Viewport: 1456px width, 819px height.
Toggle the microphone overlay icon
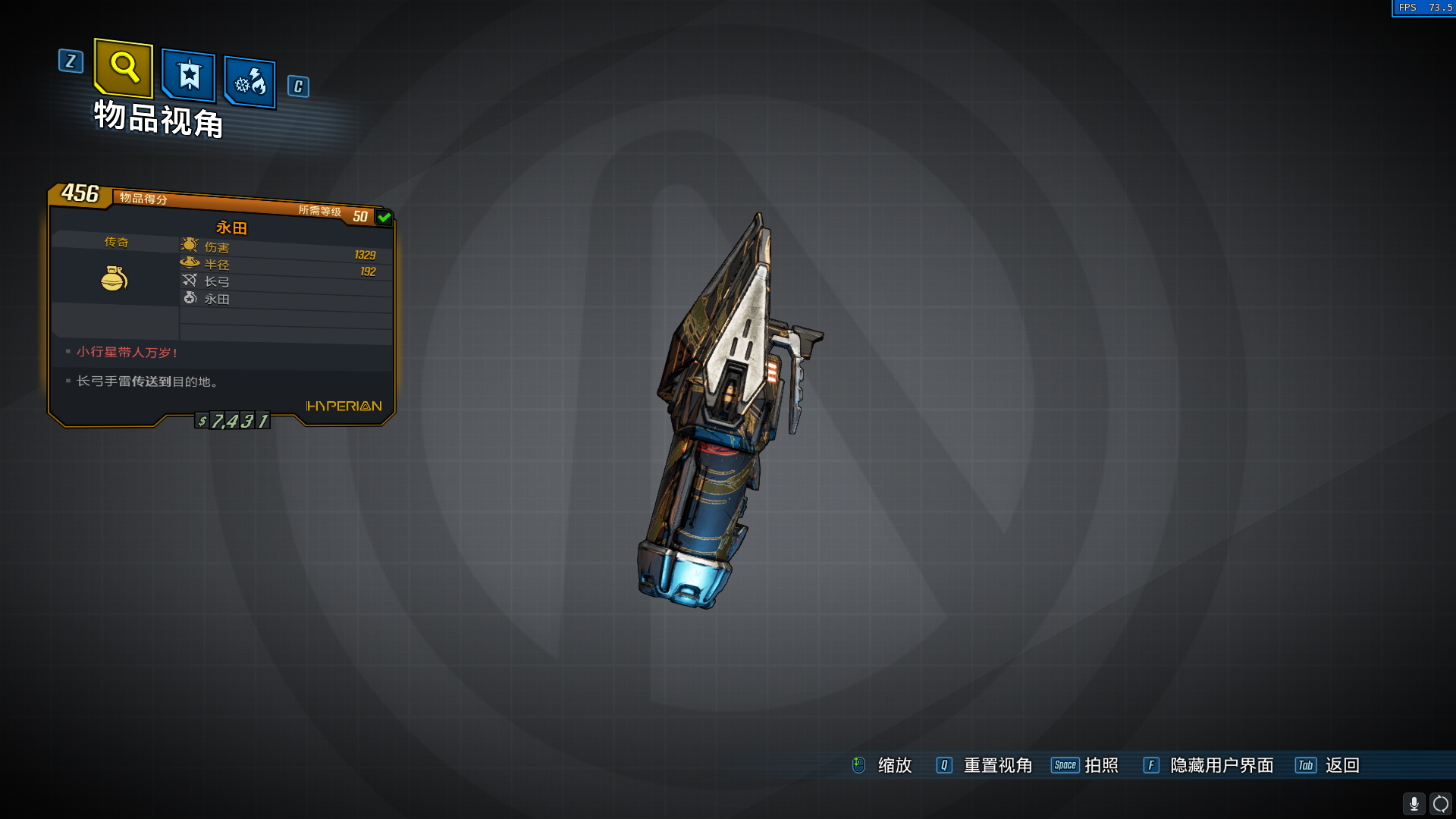point(1414,803)
